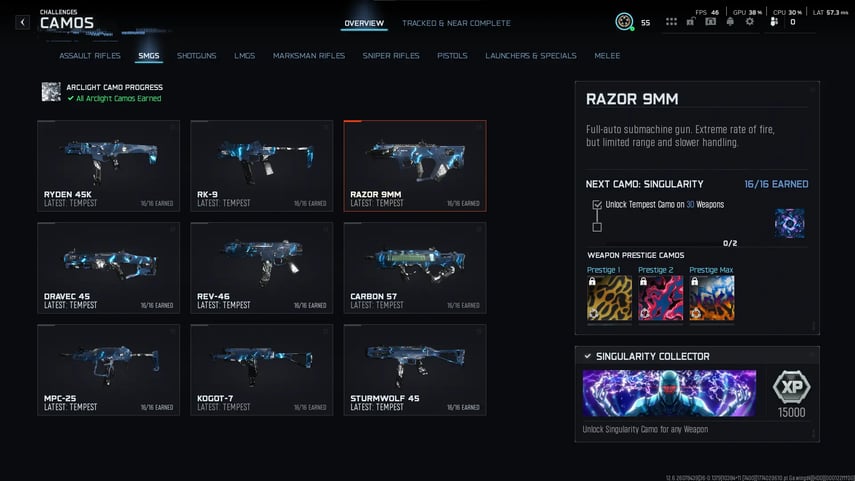Switch to the Tracked & Near Complete tab
Viewport: 855px width, 481px height.
pyautogui.click(x=456, y=23)
